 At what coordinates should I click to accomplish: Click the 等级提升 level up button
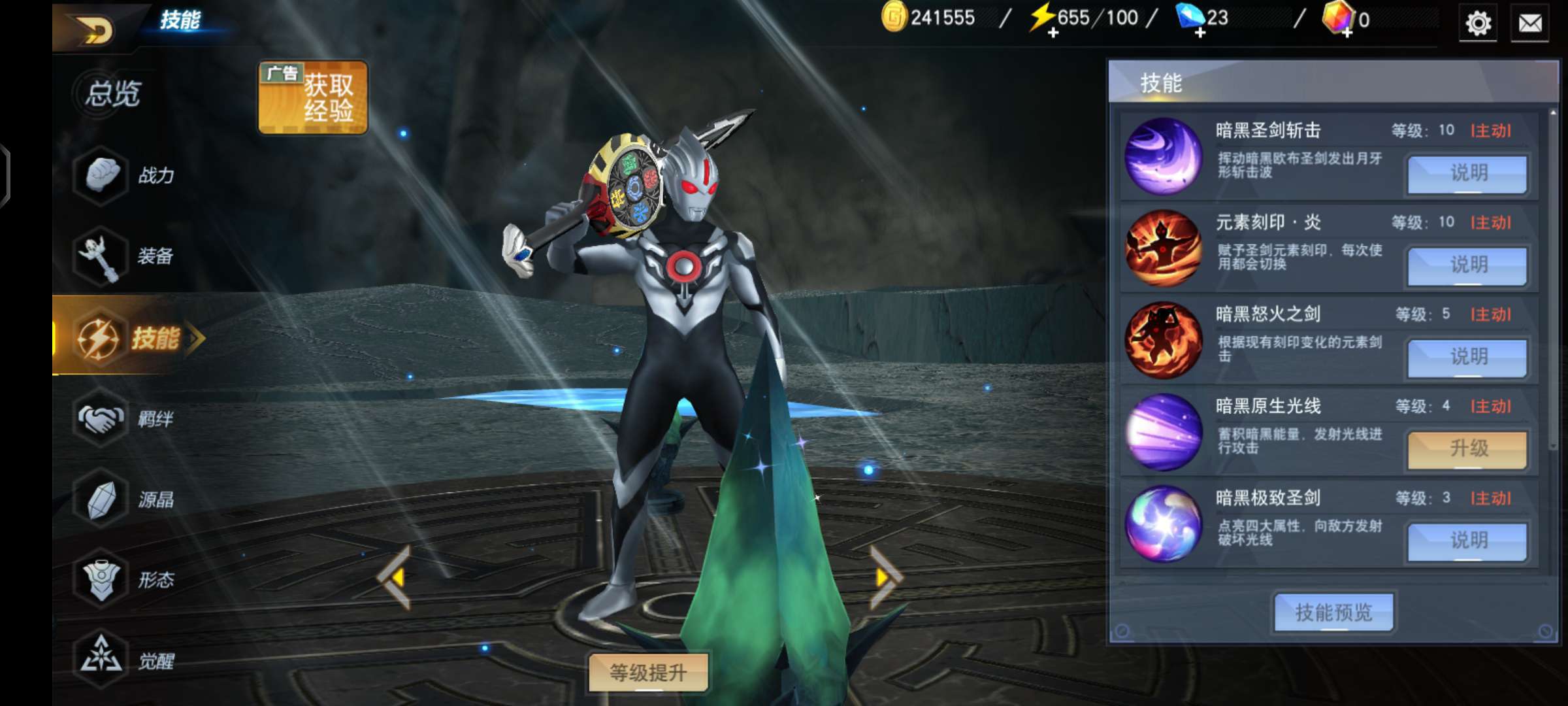point(648,672)
